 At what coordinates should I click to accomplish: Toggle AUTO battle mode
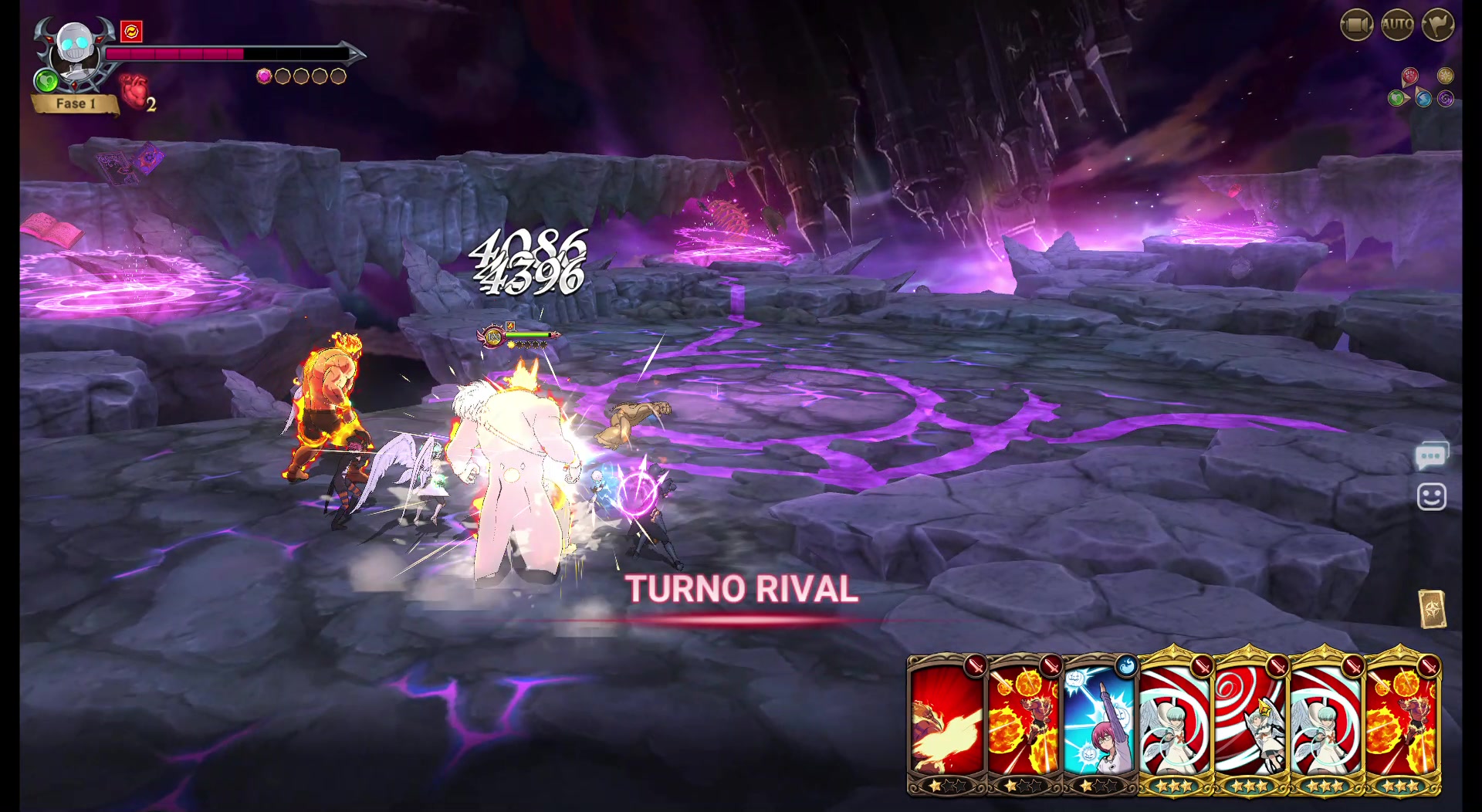coord(1396,25)
